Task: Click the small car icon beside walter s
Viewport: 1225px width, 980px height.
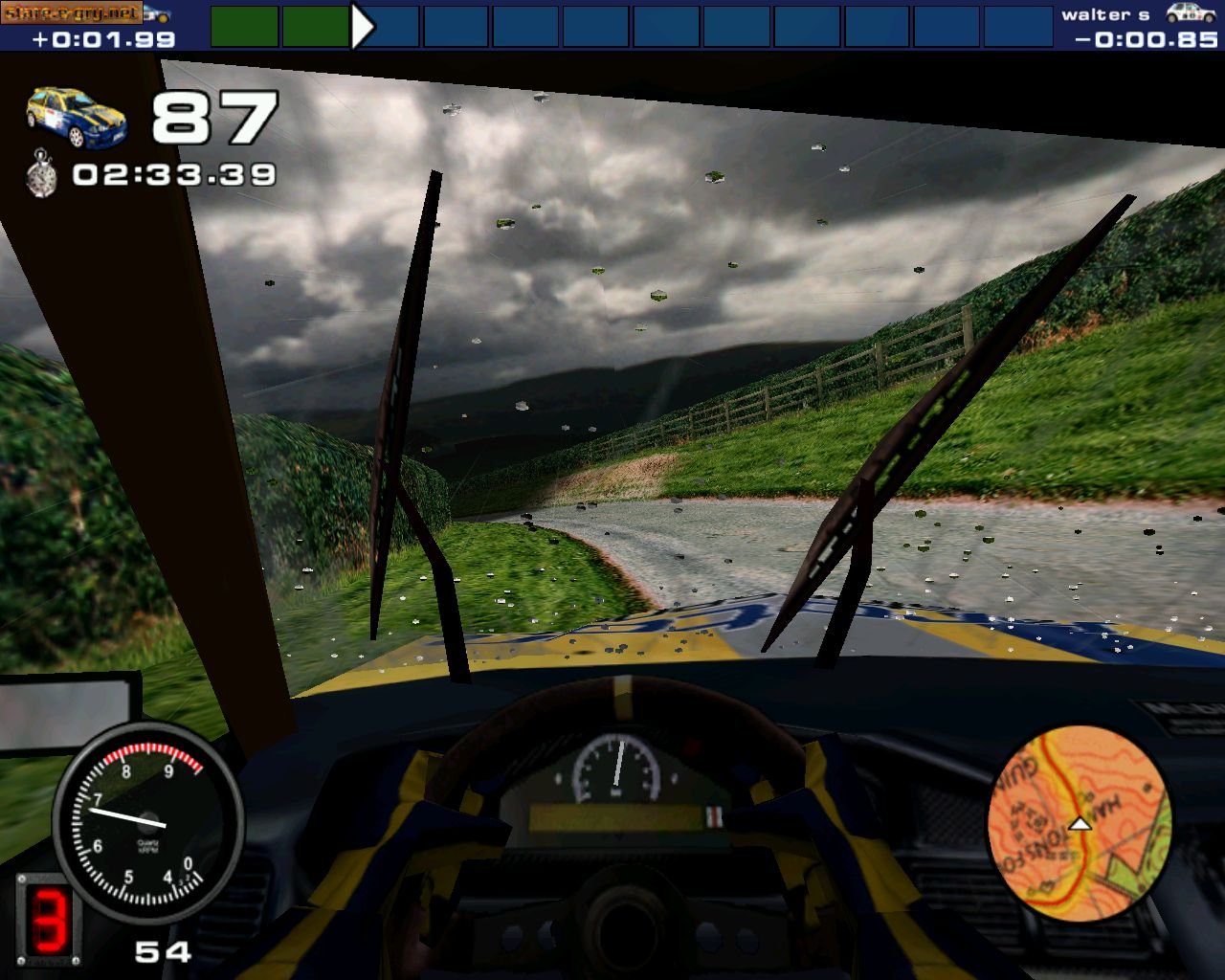Action: [x=1188, y=12]
